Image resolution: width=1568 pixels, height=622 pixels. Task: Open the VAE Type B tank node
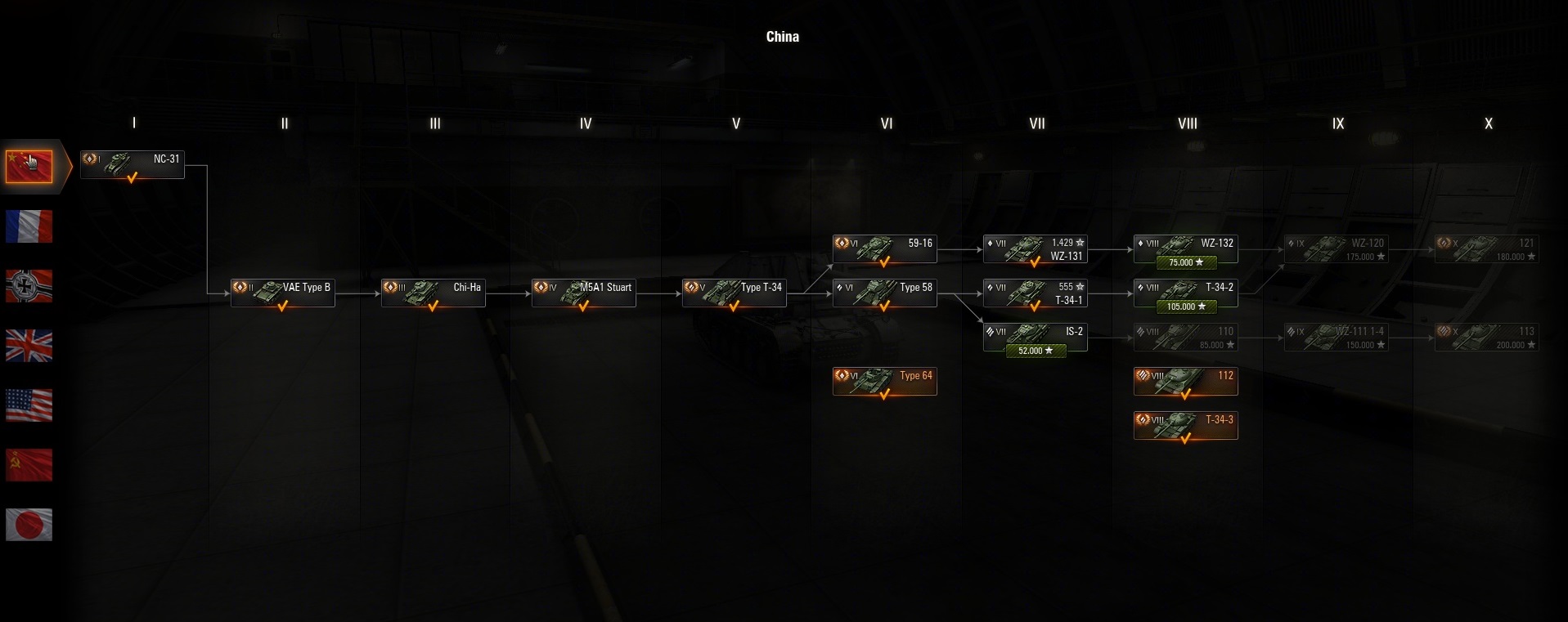283,293
